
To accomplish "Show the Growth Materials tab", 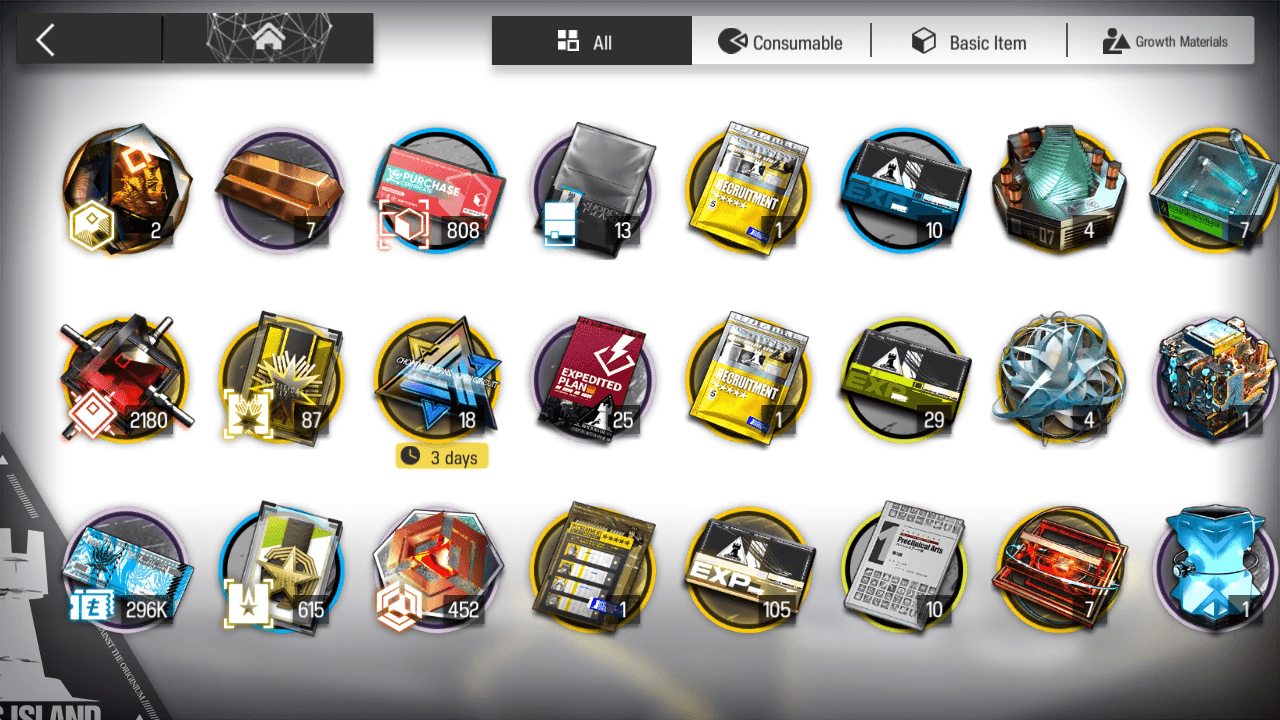I will (1164, 42).
